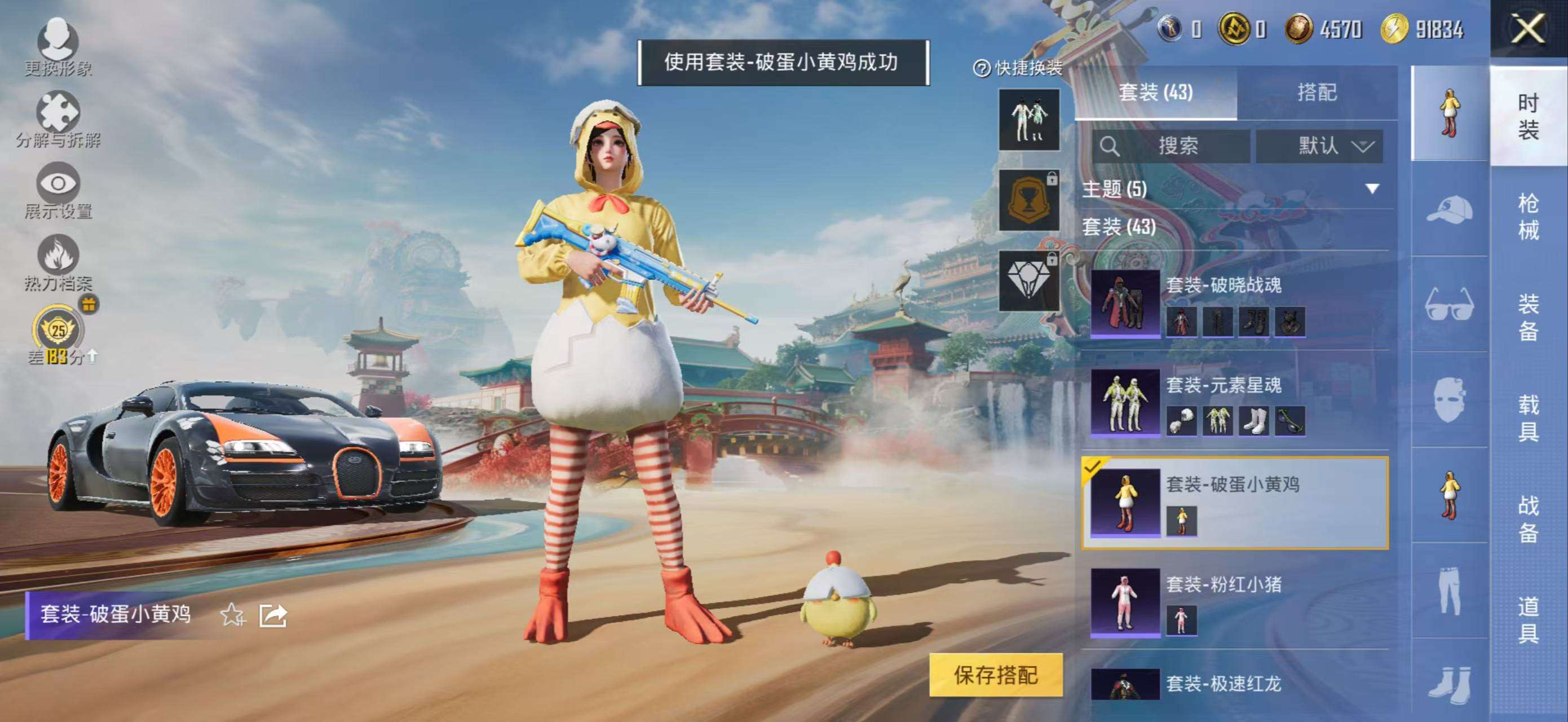Switch to the 搭配 tab
This screenshot has width=1568, height=722.
coord(1318,93)
